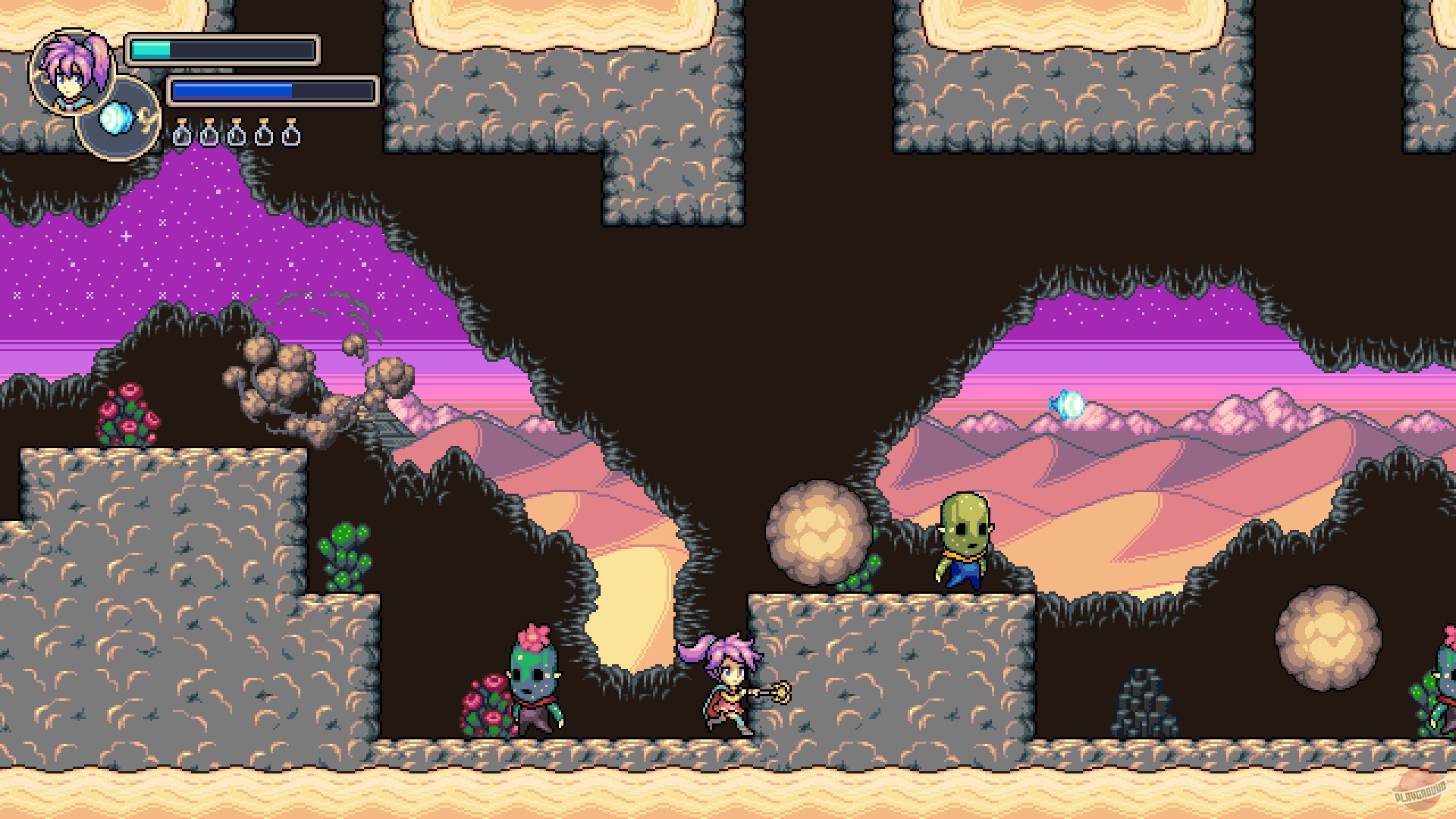The image size is (1456, 819).
Task: Select the fourth potion flask icon
Action: click(x=264, y=133)
